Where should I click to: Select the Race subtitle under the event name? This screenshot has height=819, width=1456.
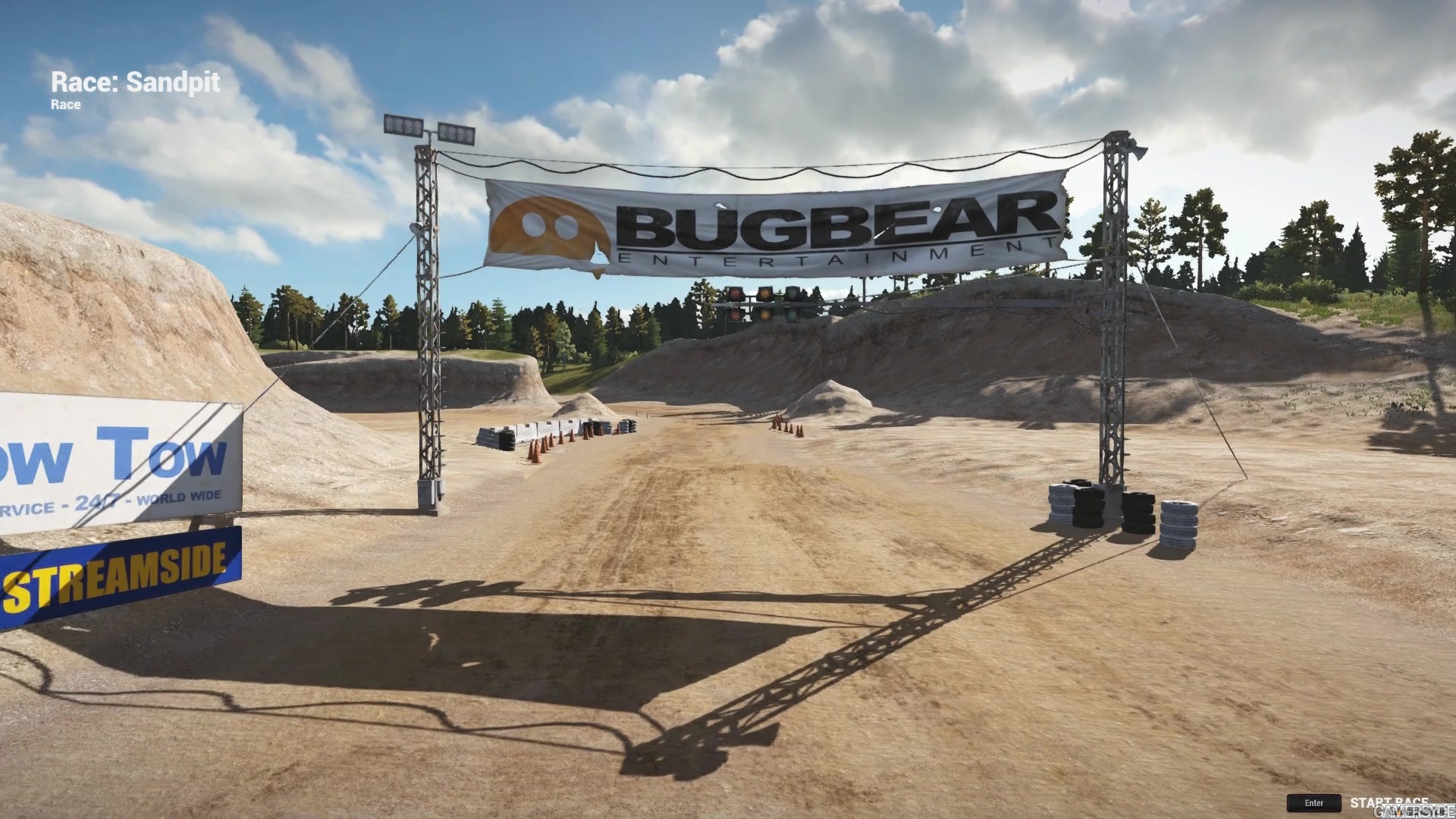coord(65,105)
